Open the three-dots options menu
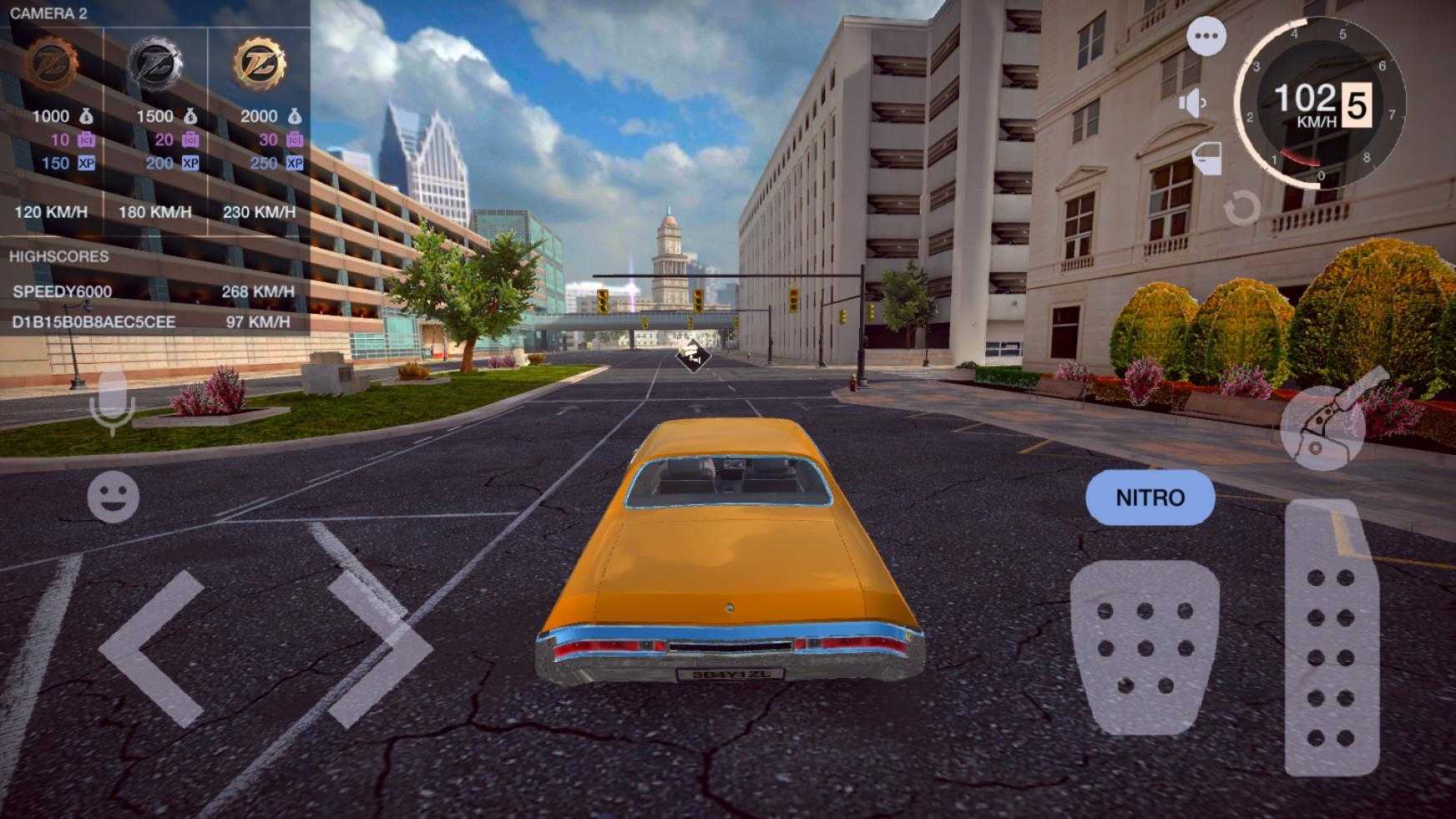 tap(1206, 37)
